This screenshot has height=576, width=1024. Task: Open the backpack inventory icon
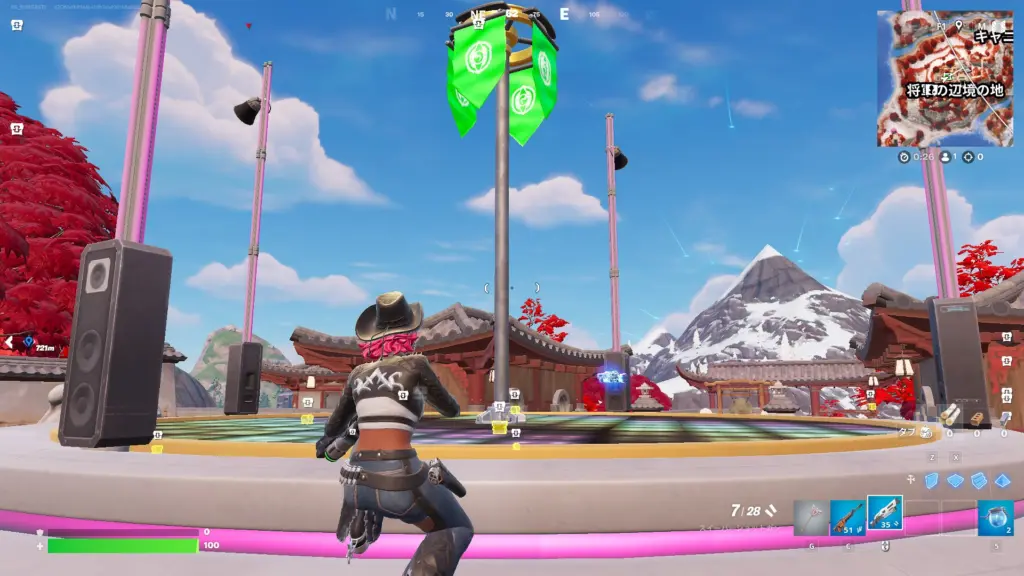click(925, 432)
